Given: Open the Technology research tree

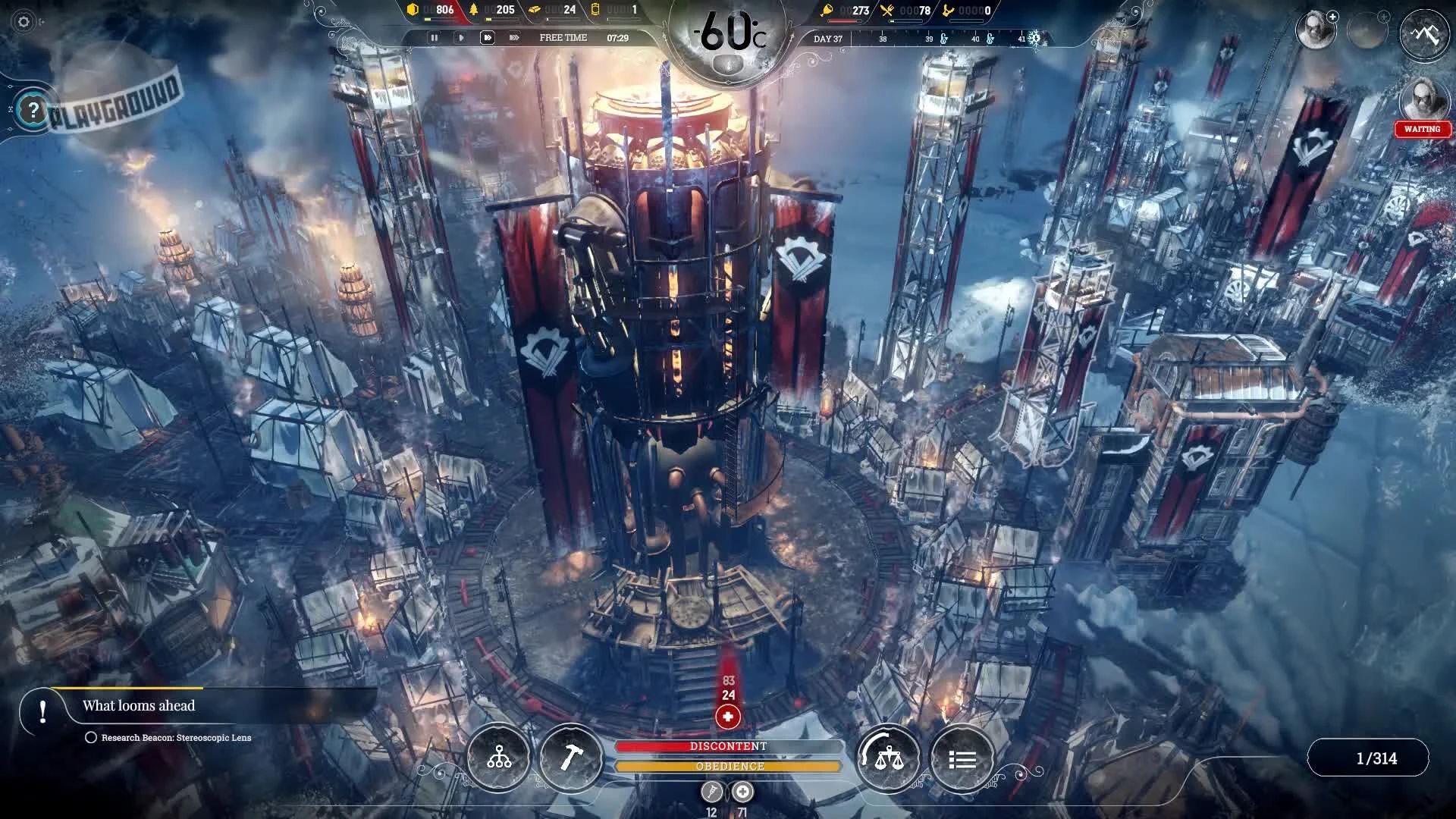Looking at the screenshot, I should pos(498,757).
